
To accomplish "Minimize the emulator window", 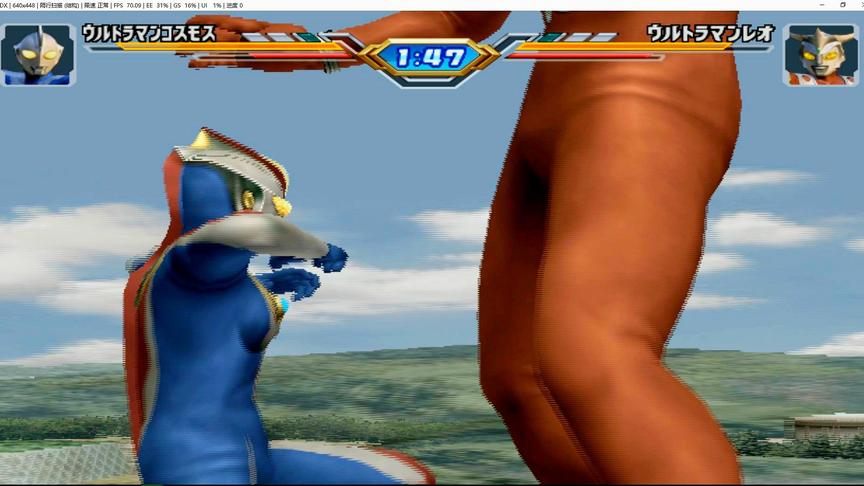I will pyautogui.click(x=820, y=5).
